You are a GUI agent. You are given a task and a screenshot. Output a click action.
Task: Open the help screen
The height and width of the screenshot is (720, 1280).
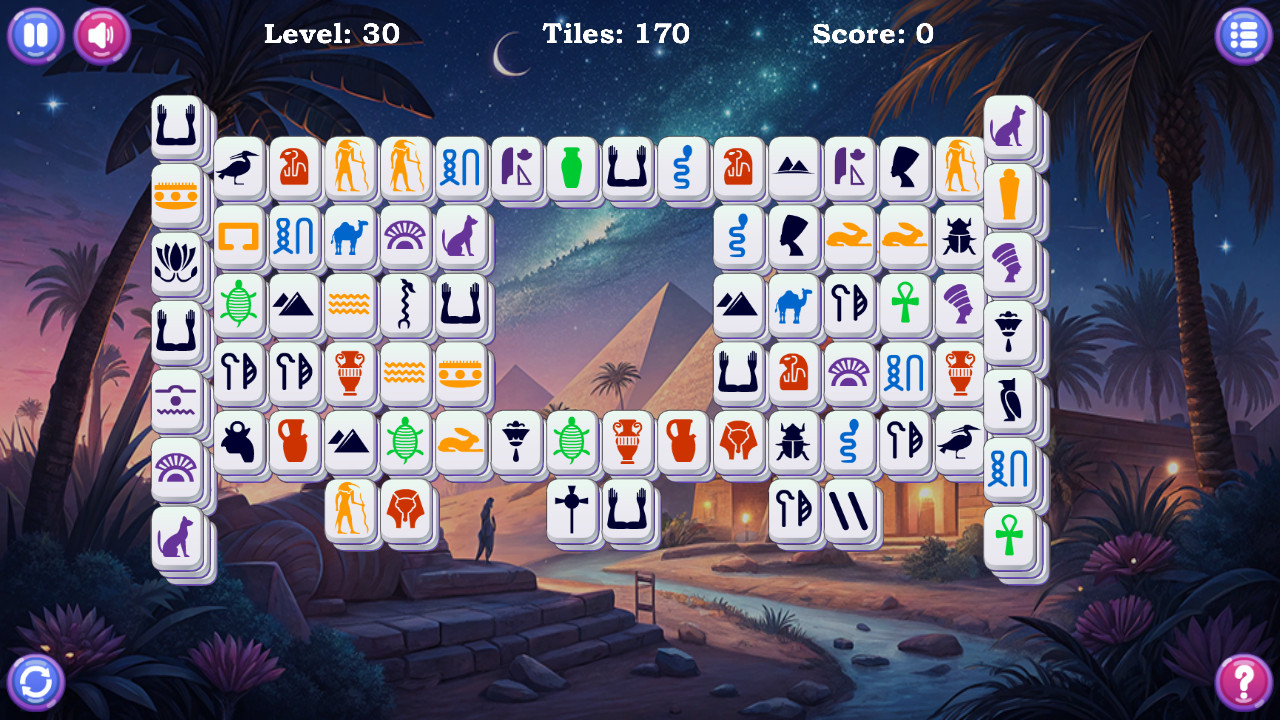click(x=1243, y=683)
